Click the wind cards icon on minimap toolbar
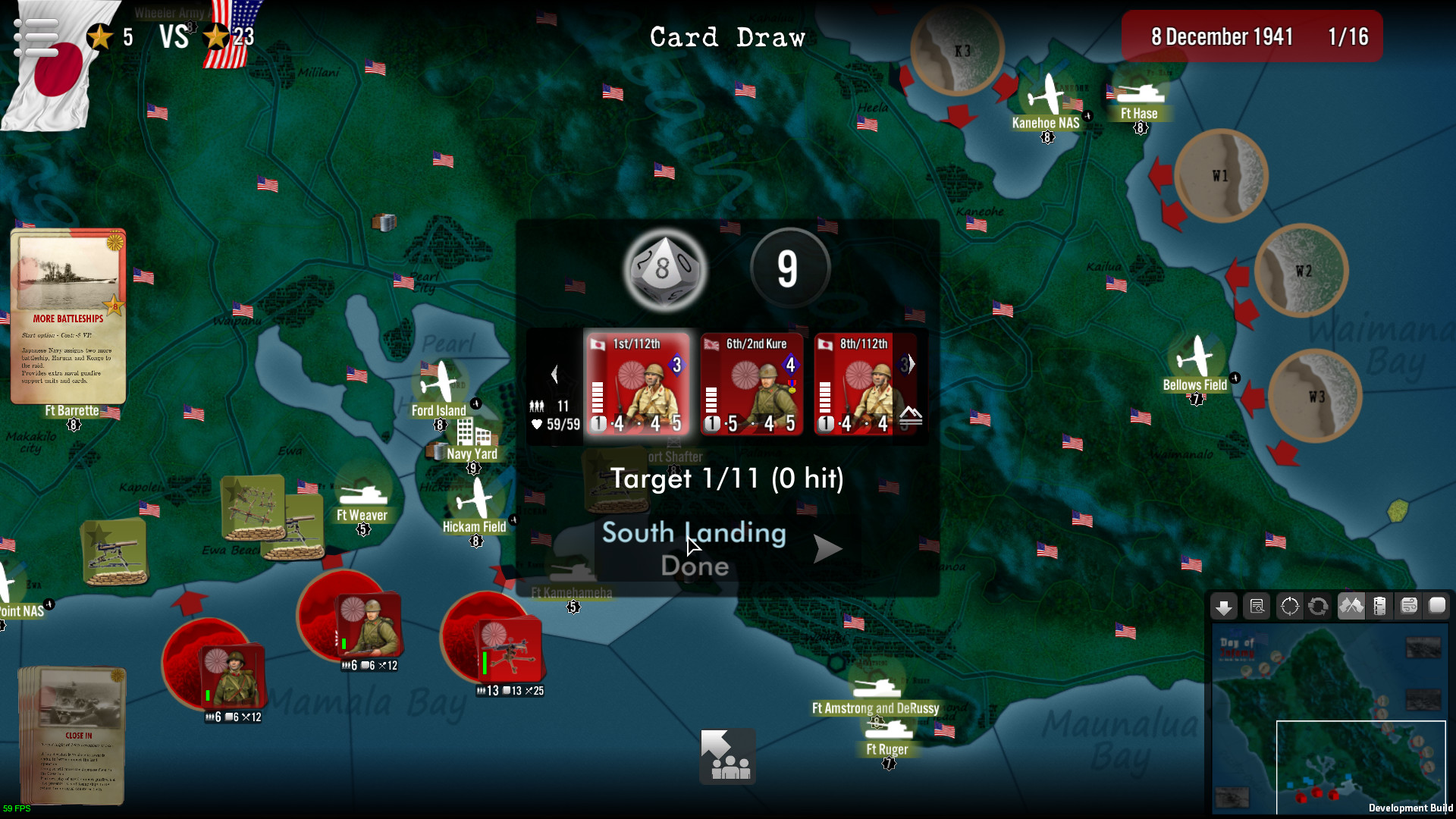Screen dimensions: 1456x819 click(x=1409, y=606)
